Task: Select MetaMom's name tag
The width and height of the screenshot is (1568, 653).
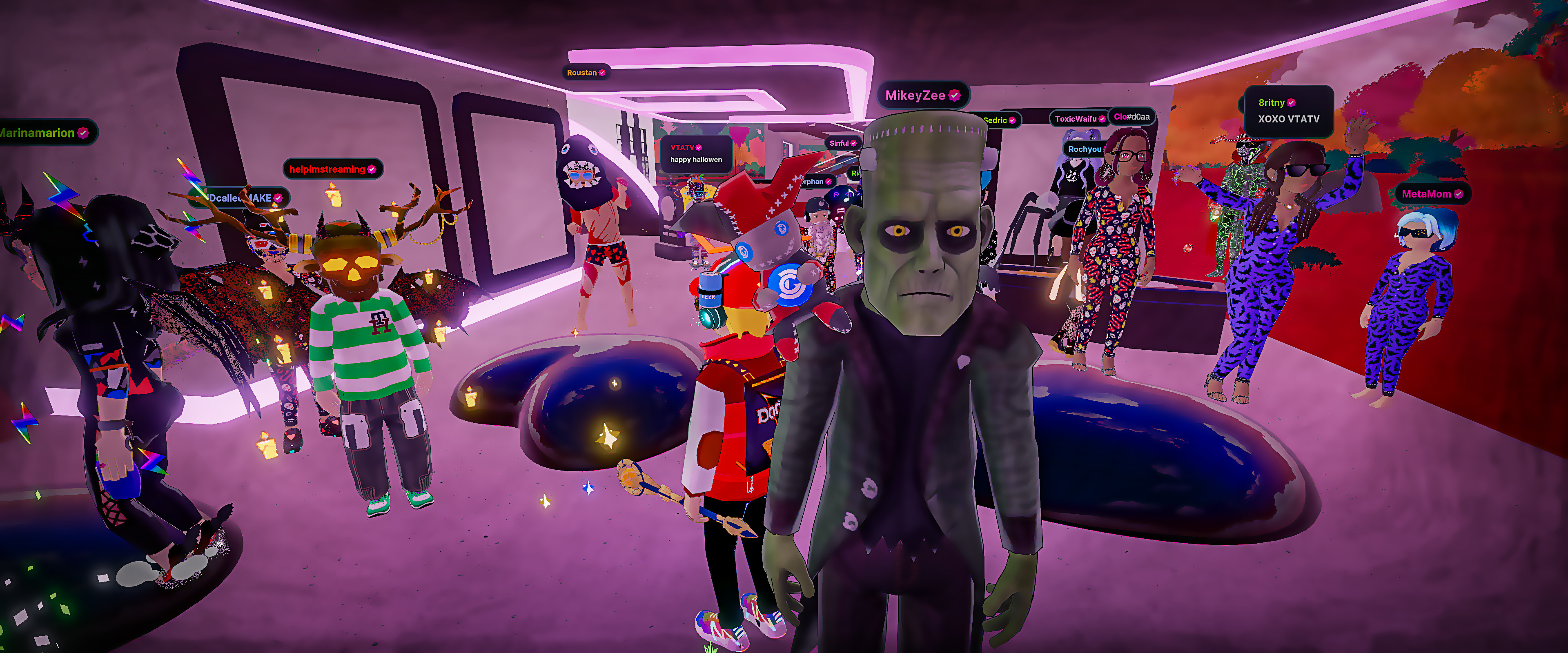Action: pos(1431,194)
